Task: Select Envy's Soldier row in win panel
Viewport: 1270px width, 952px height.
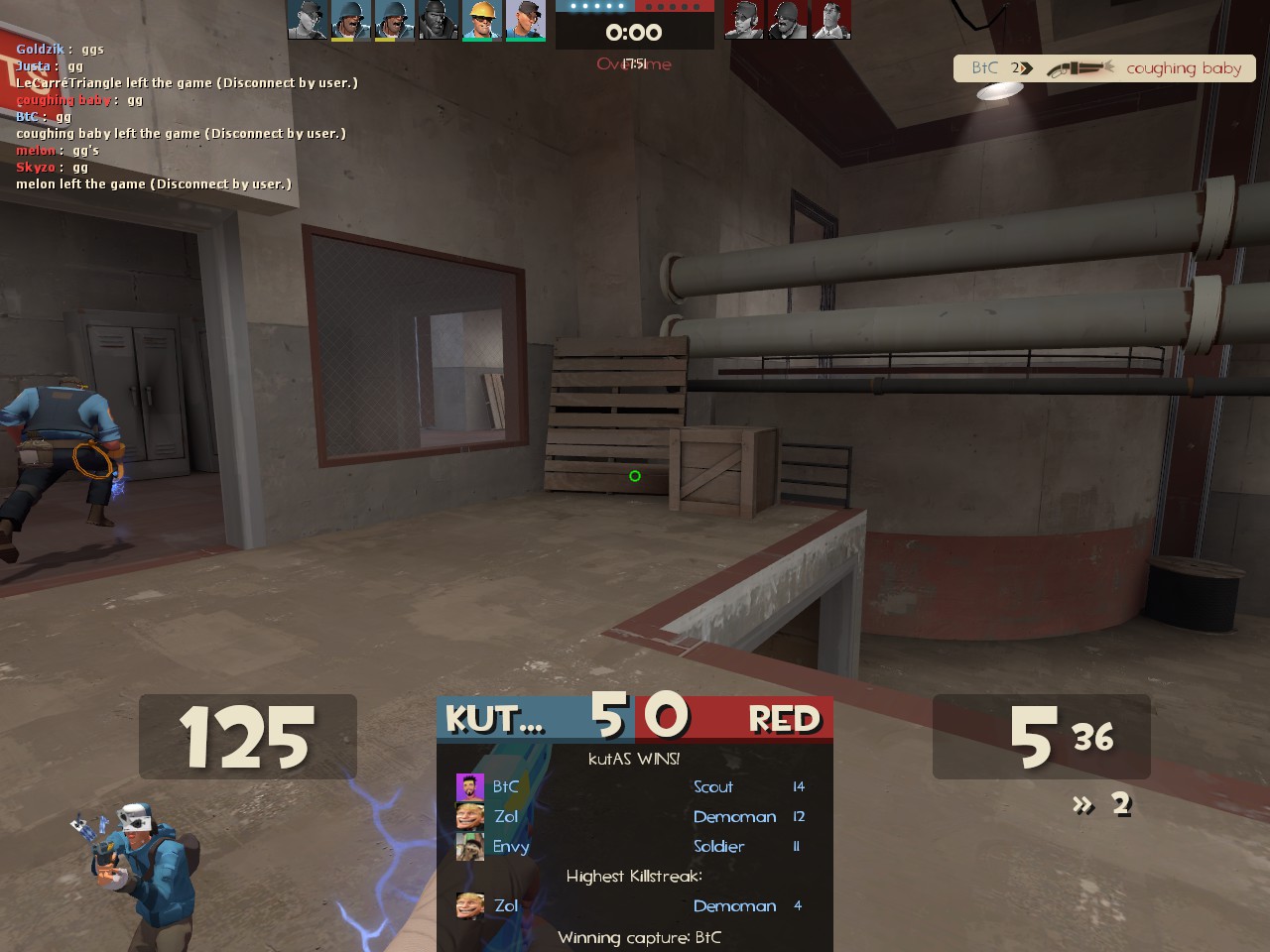Action: click(633, 846)
